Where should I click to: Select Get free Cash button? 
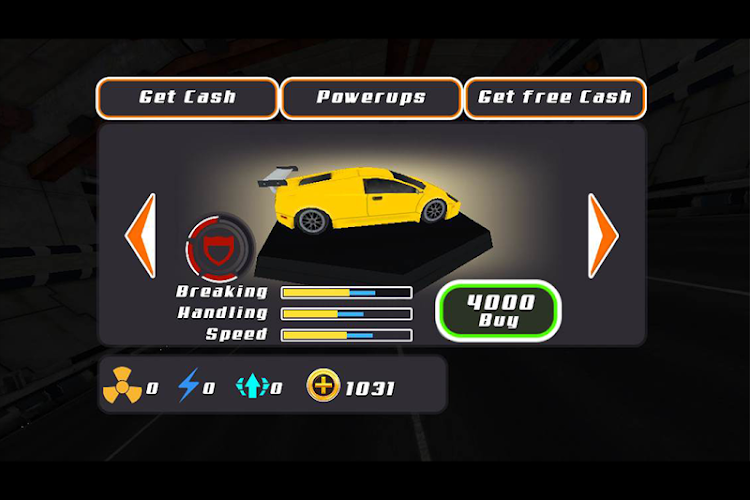click(555, 98)
